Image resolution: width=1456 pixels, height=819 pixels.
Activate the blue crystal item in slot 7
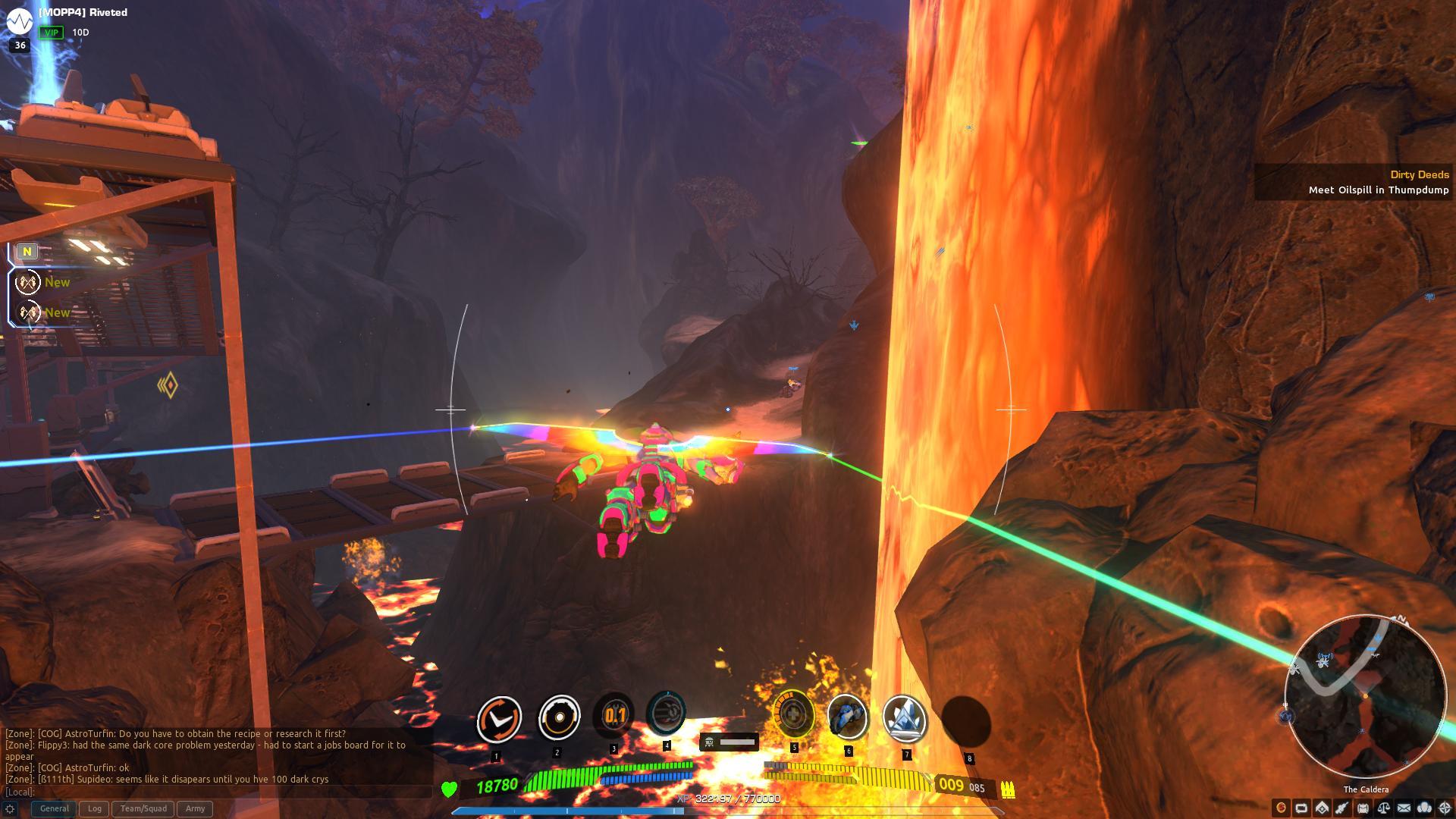(x=905, y=717)
